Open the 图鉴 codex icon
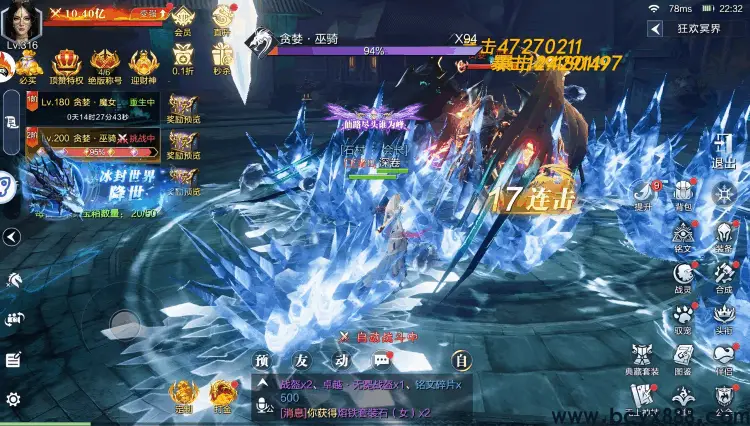 pyautogui.click(x=683, y=358)
